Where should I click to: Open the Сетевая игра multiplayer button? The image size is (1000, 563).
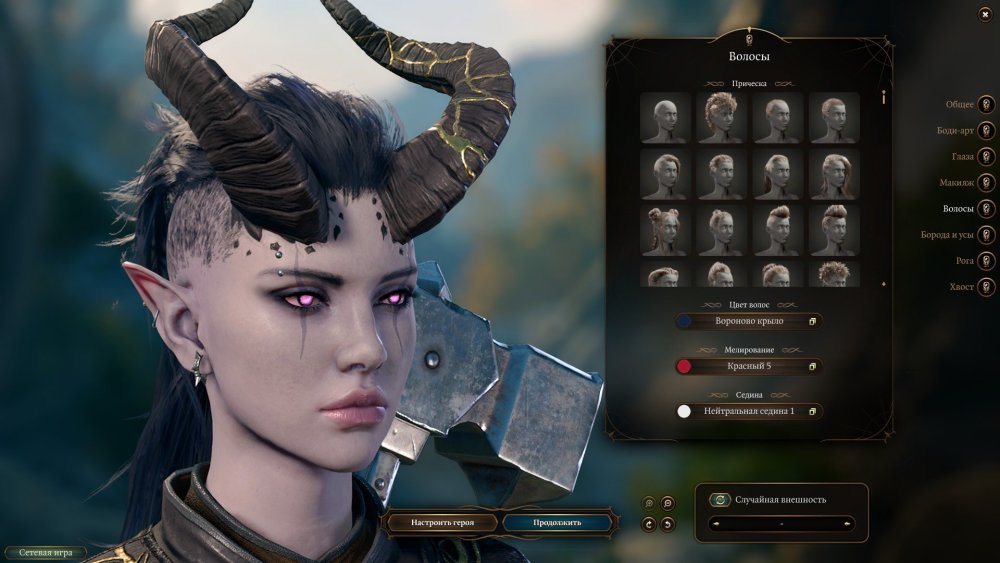coord(44,552)
